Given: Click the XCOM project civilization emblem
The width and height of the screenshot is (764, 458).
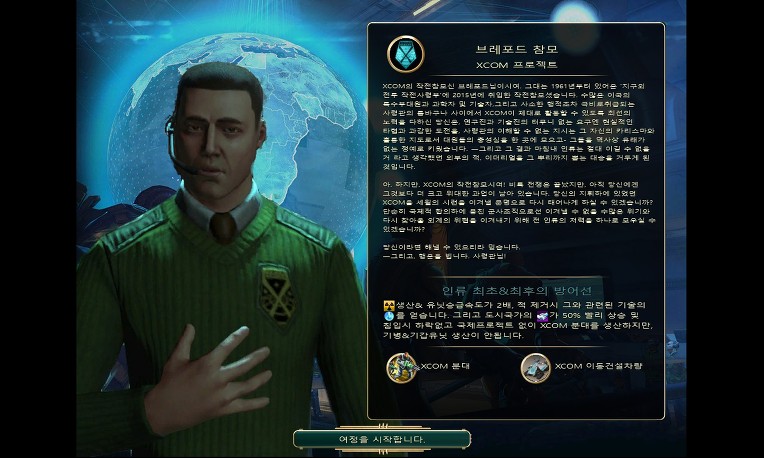Looking at the screenshot, I should pos(405,54).
